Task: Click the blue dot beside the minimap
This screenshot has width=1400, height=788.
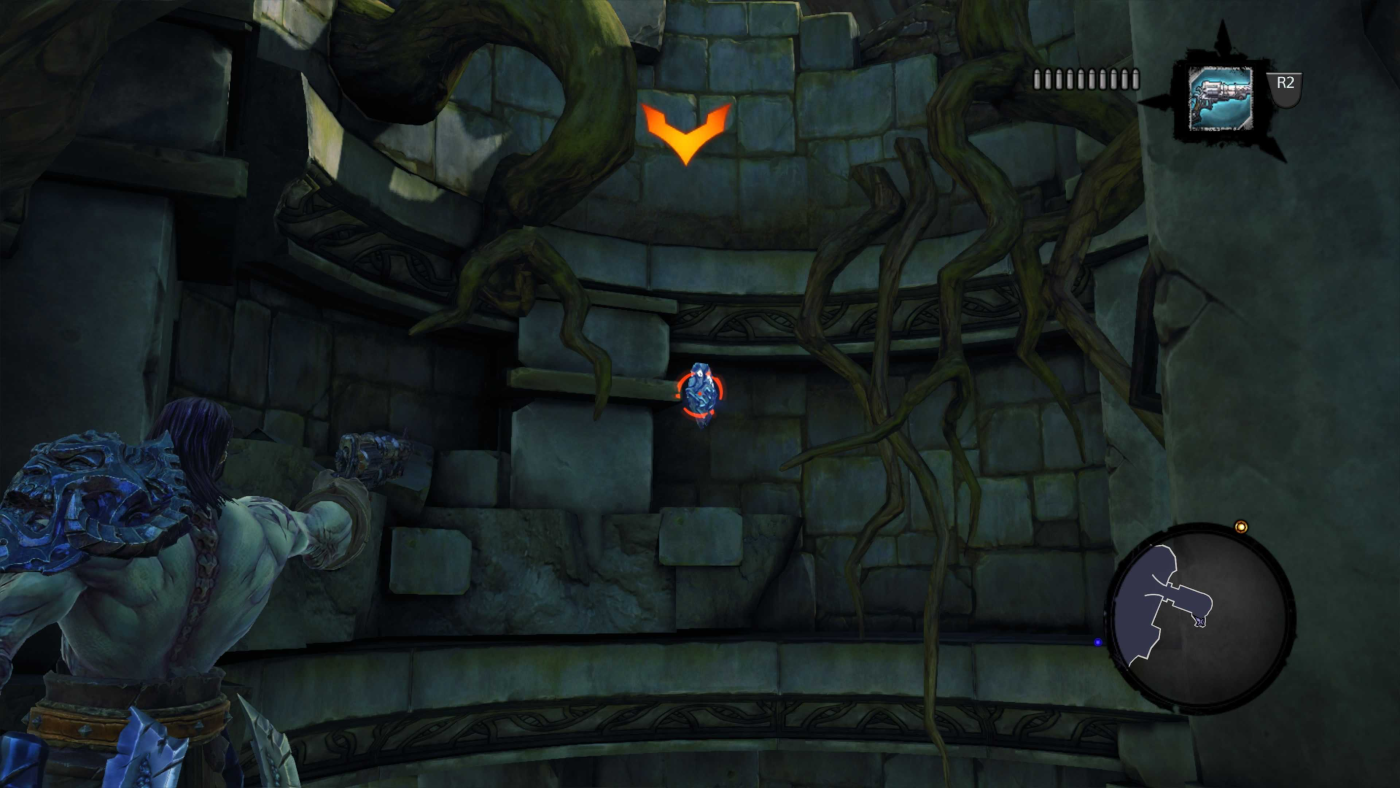Action: 1100,644
